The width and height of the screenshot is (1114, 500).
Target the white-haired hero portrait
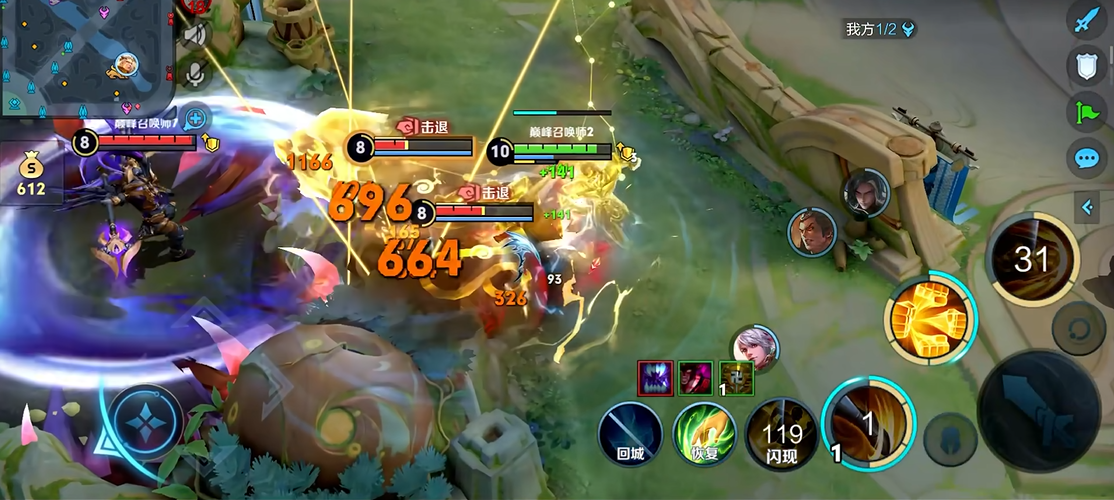pos(754,348)
